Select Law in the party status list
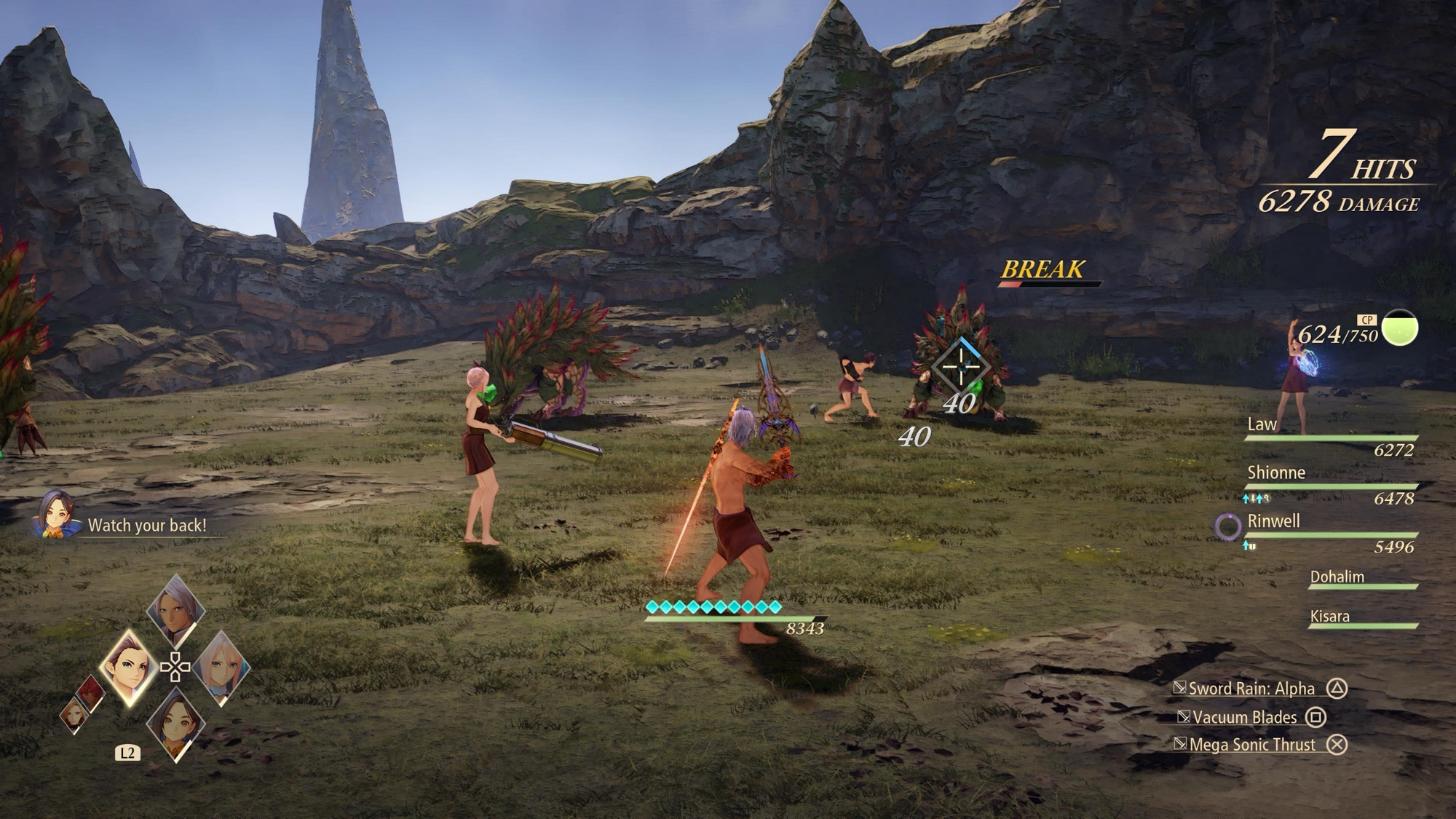This screenshot has width=1456, height=819. point(1262,424)
